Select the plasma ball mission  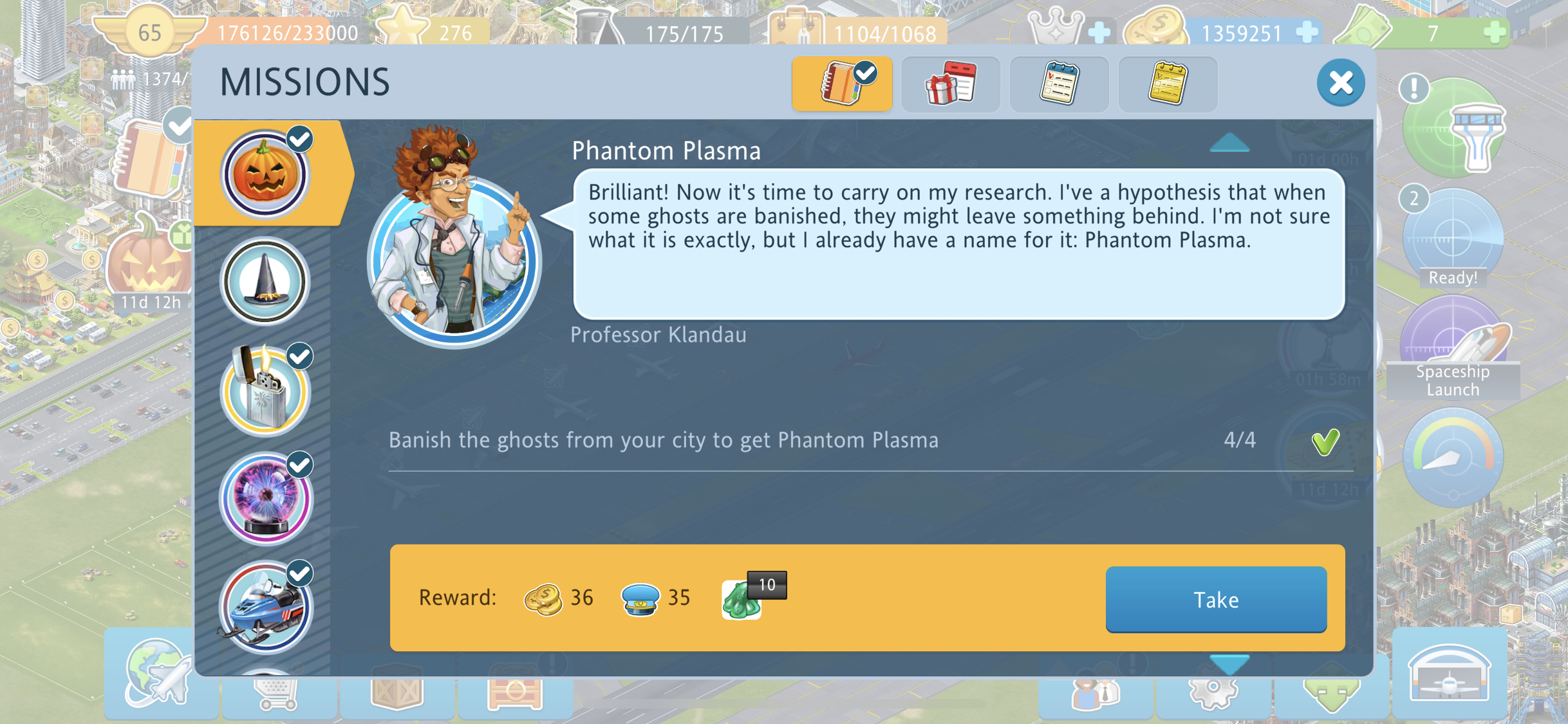pos(265,499)
